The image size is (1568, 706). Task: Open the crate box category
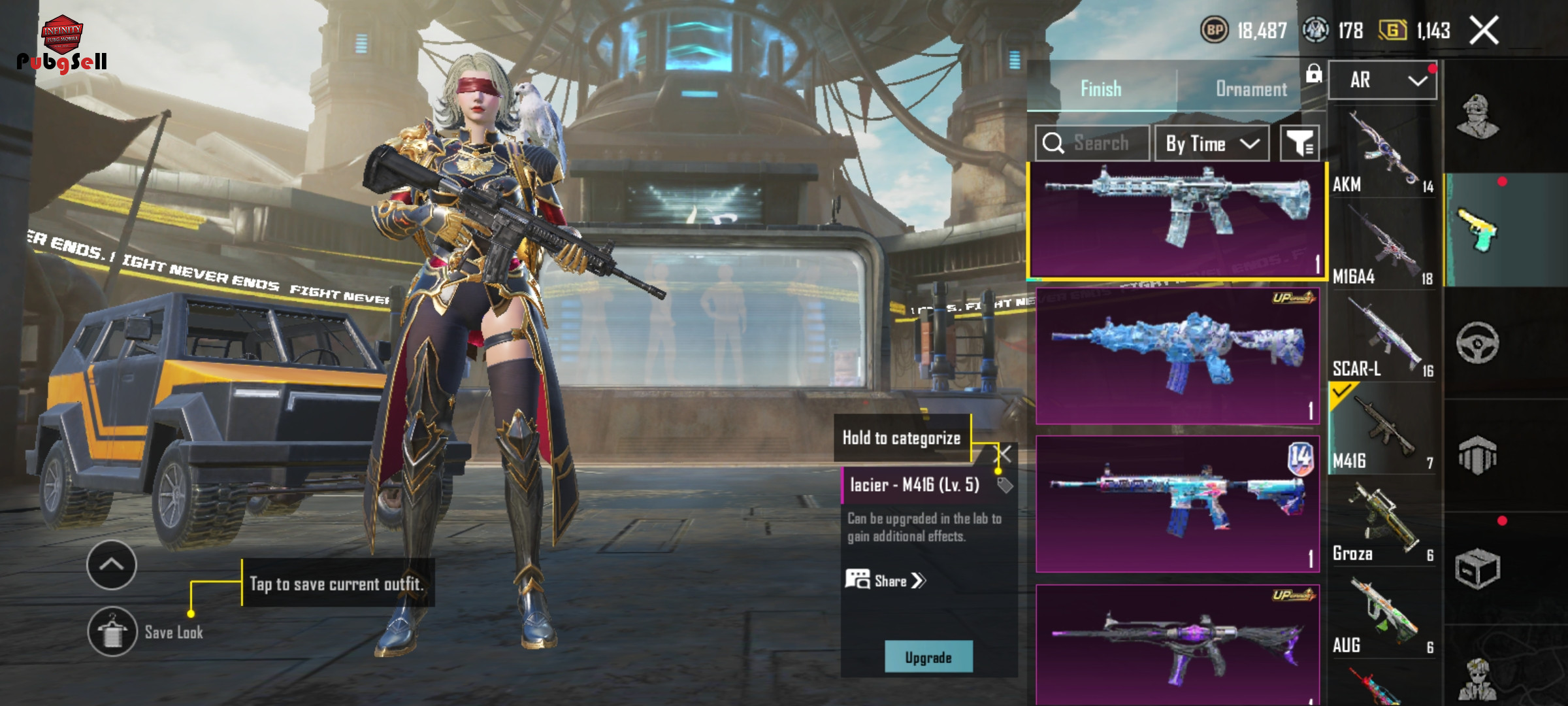pos(1477,567)
